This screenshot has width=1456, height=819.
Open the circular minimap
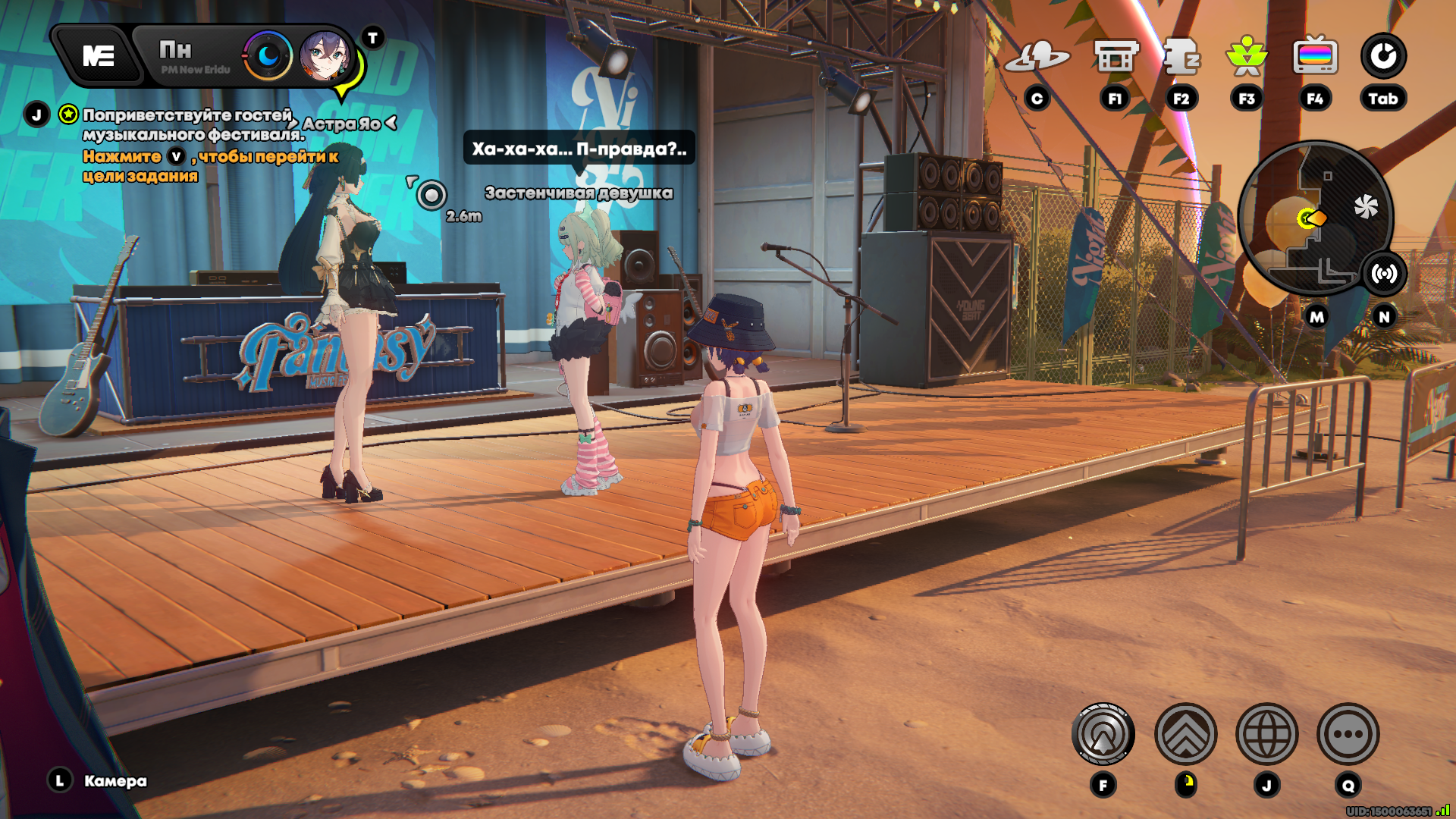(1314, 218)
